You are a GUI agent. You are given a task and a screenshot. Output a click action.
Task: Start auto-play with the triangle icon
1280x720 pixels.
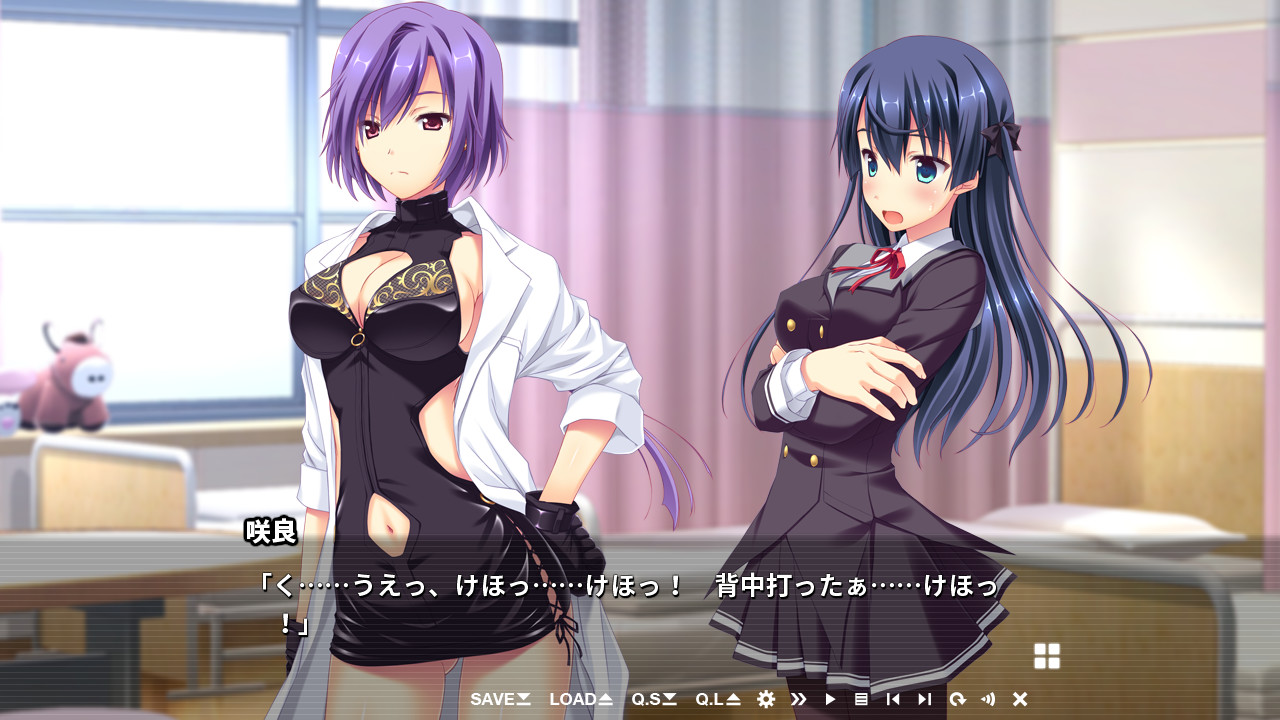coord(830,699)
